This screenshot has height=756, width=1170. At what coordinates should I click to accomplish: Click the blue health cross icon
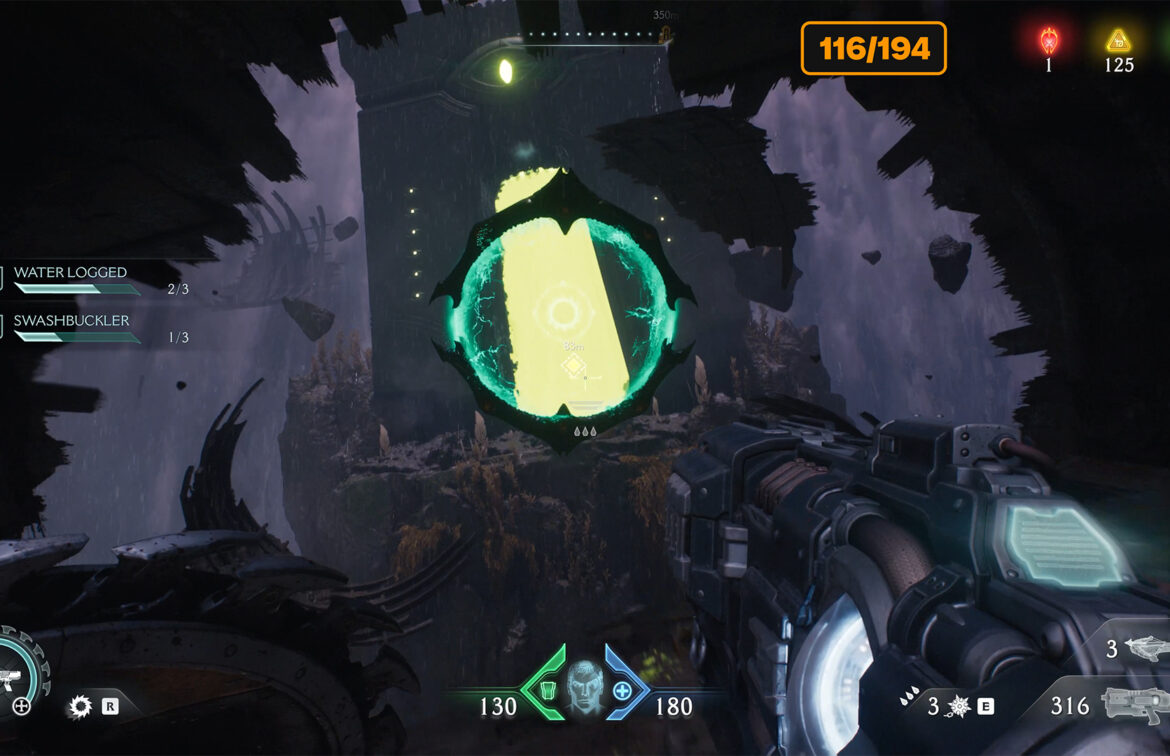click(622, 690)
